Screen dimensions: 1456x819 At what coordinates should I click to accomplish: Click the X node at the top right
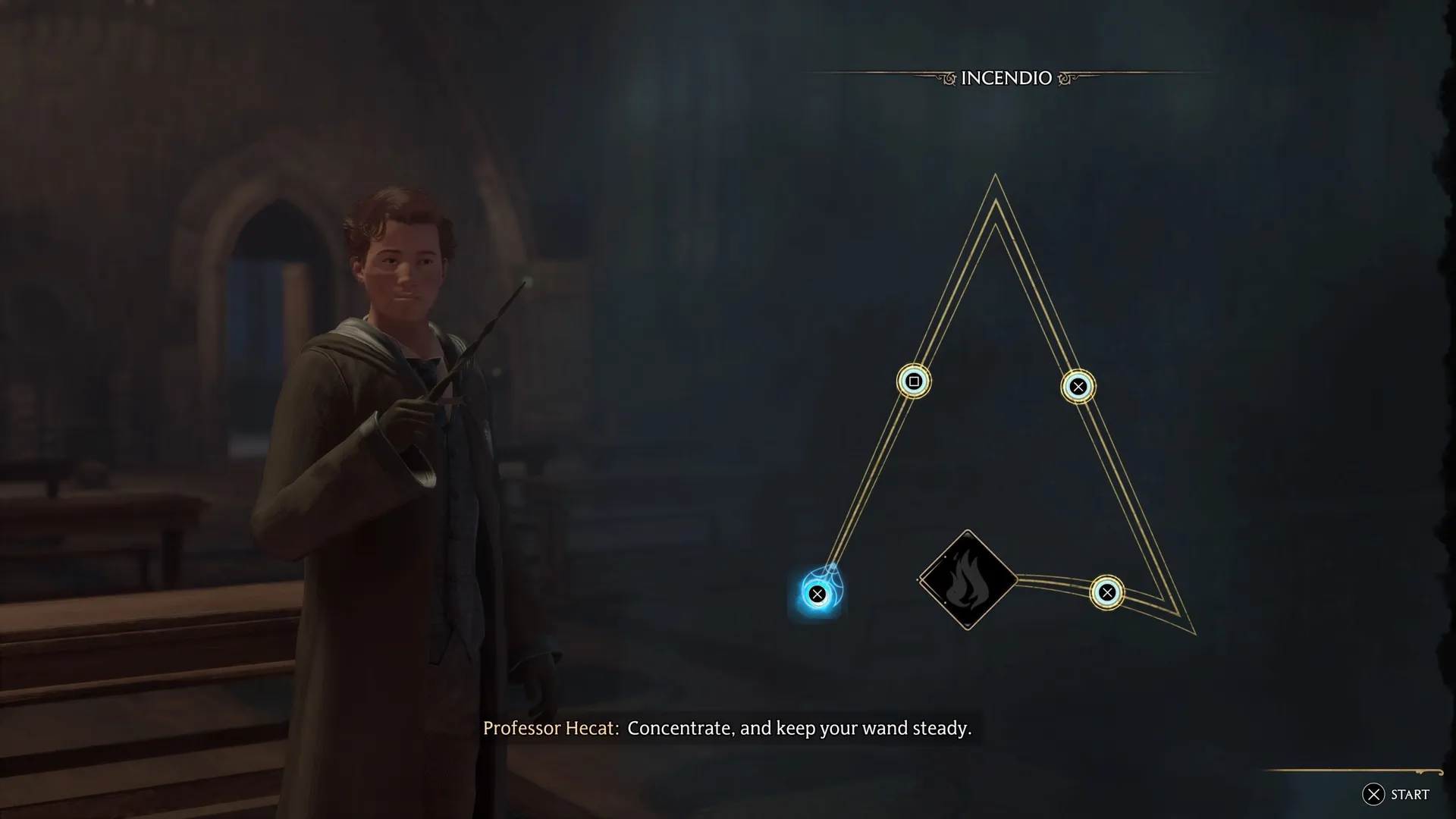click(x=1078, y=386)
